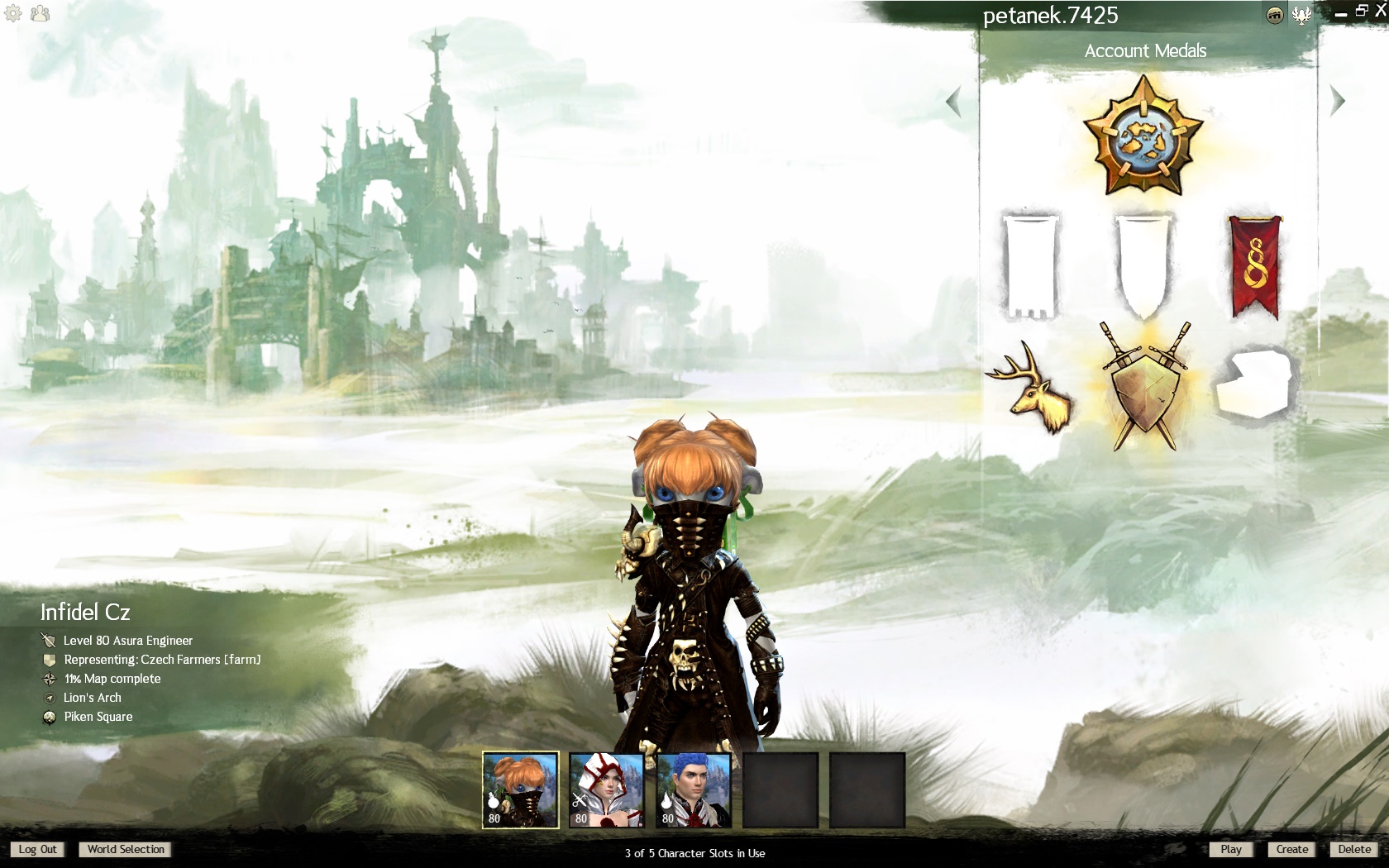
Task: Choose the white-hooded character portrait
Action: point(607,789)
